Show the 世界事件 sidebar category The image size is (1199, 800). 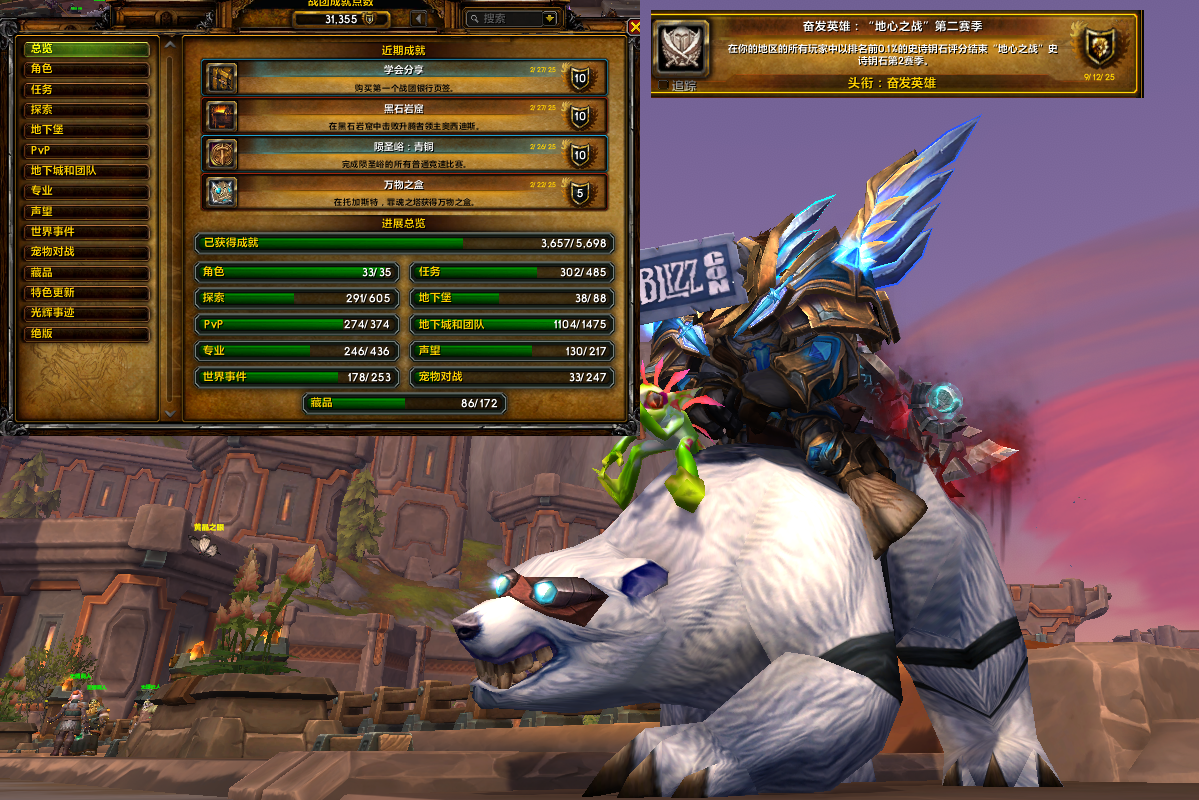tap(86, 232)
